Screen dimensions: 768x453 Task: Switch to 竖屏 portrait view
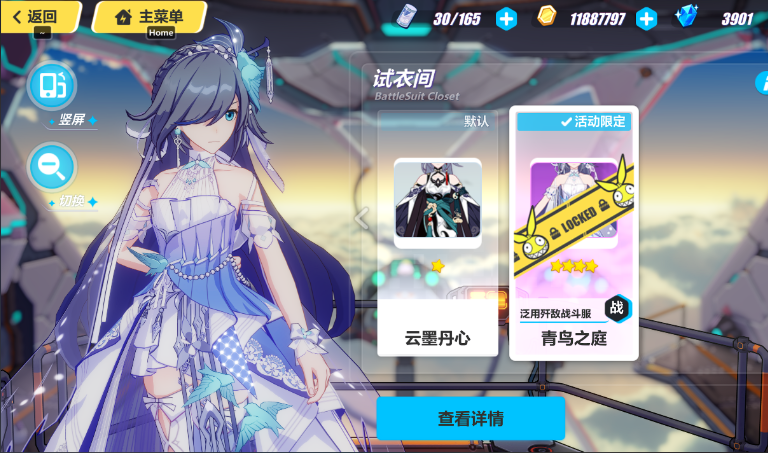click(x=52, y=86)
